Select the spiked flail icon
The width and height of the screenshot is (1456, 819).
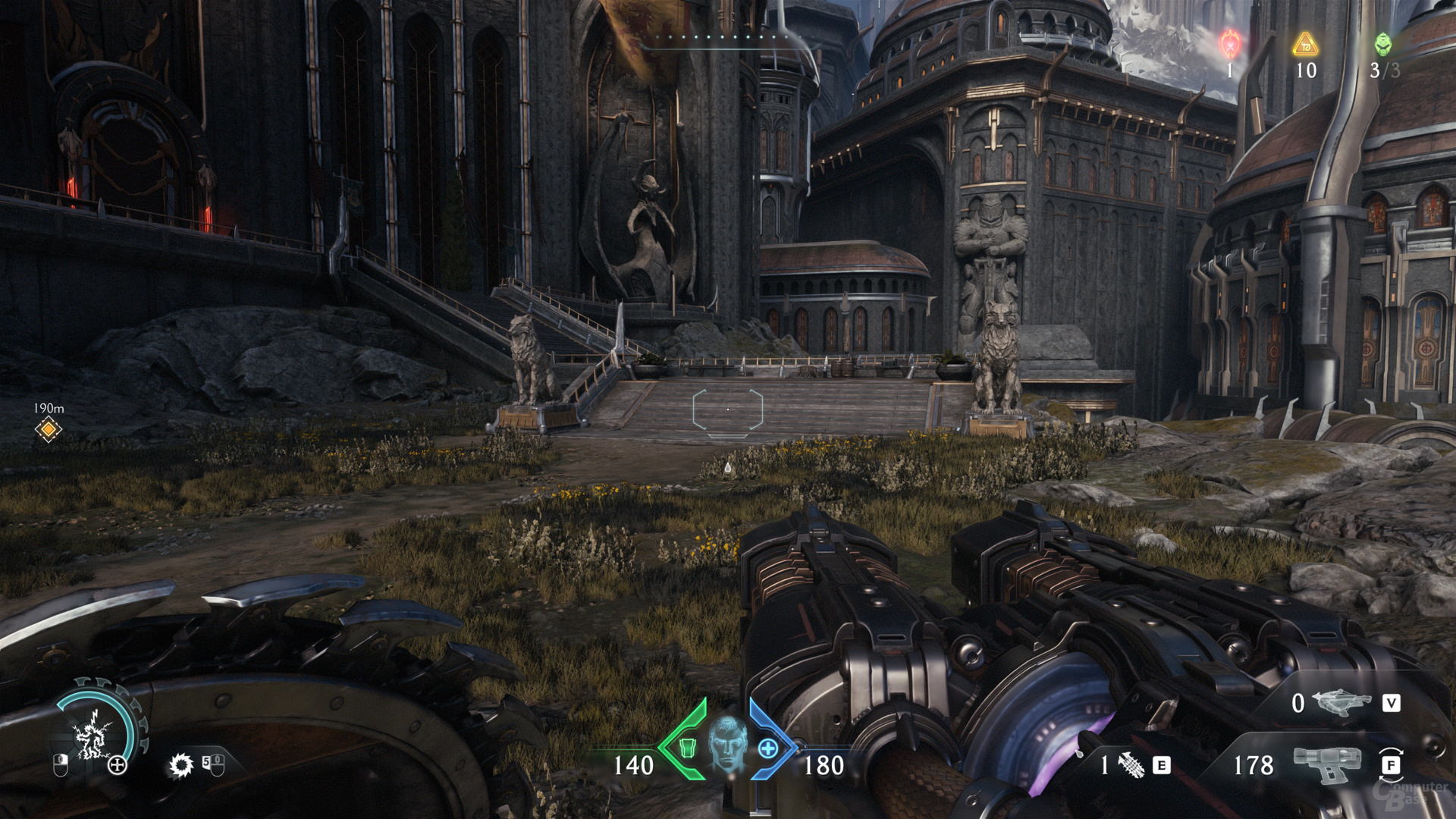click(1130, 765)
